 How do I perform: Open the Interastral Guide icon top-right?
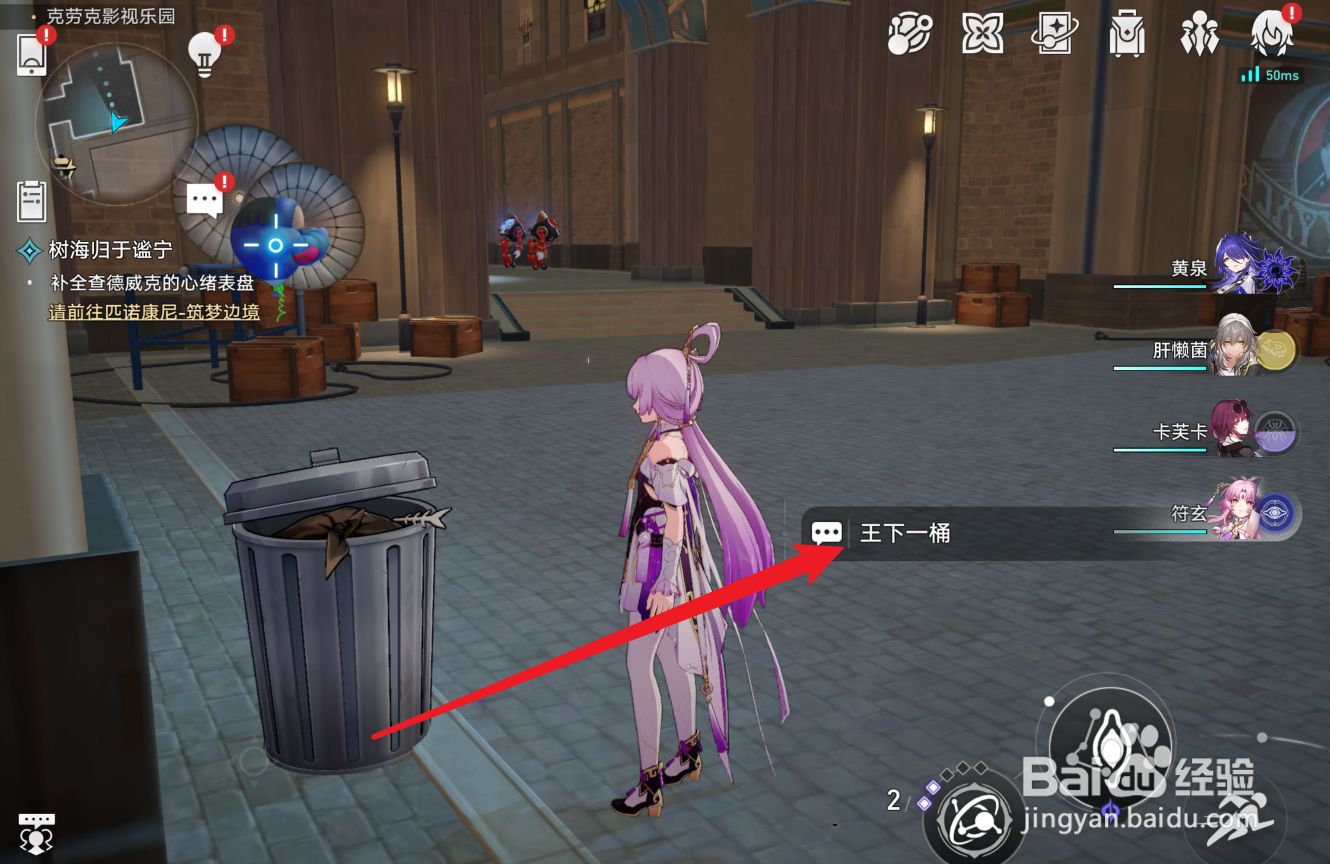click(909, 33)
